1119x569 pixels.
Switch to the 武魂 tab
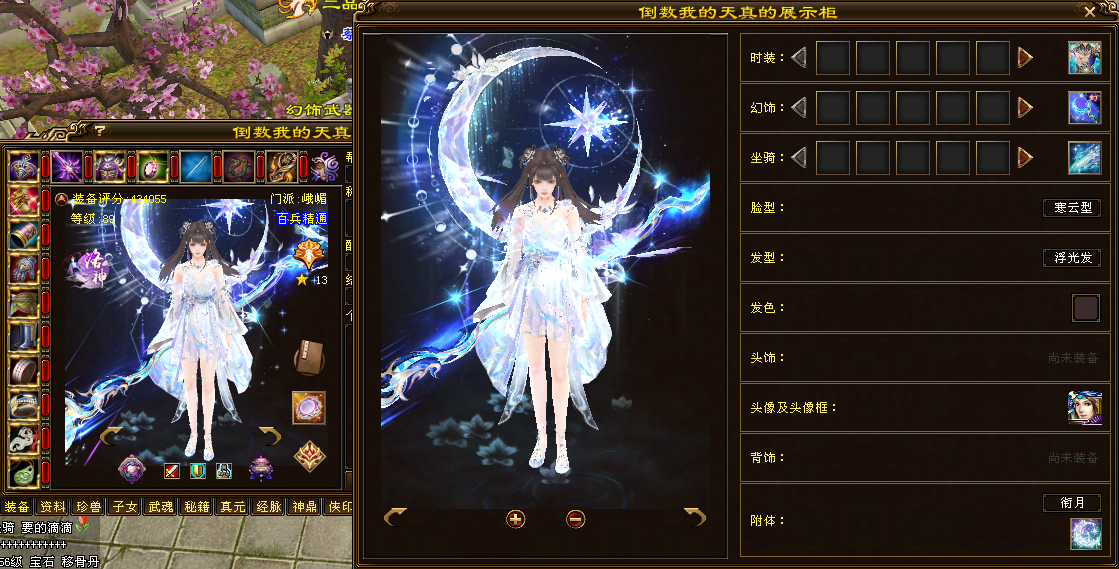[x=161, y=507]
